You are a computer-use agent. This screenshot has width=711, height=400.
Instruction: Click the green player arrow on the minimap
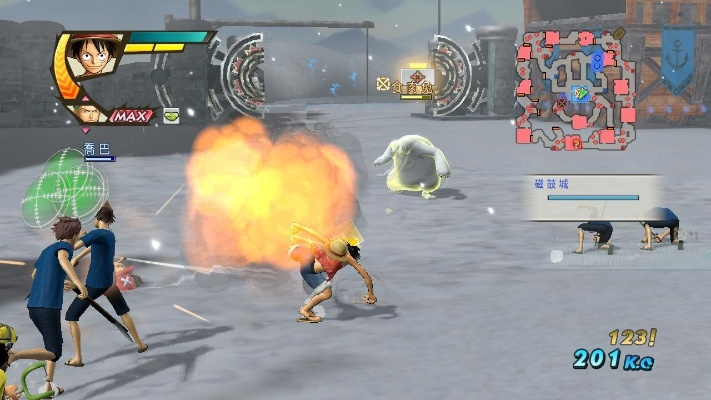[x=580, y=94]
